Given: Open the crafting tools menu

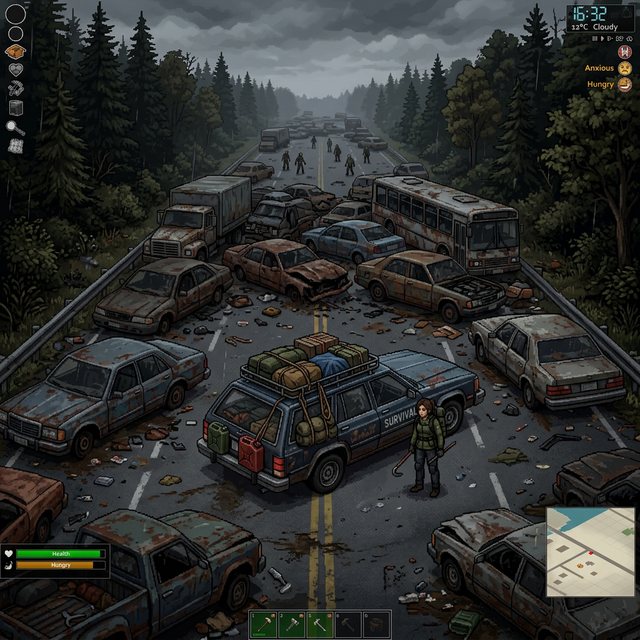Looking at the screenshot, I should pos(15,89).
